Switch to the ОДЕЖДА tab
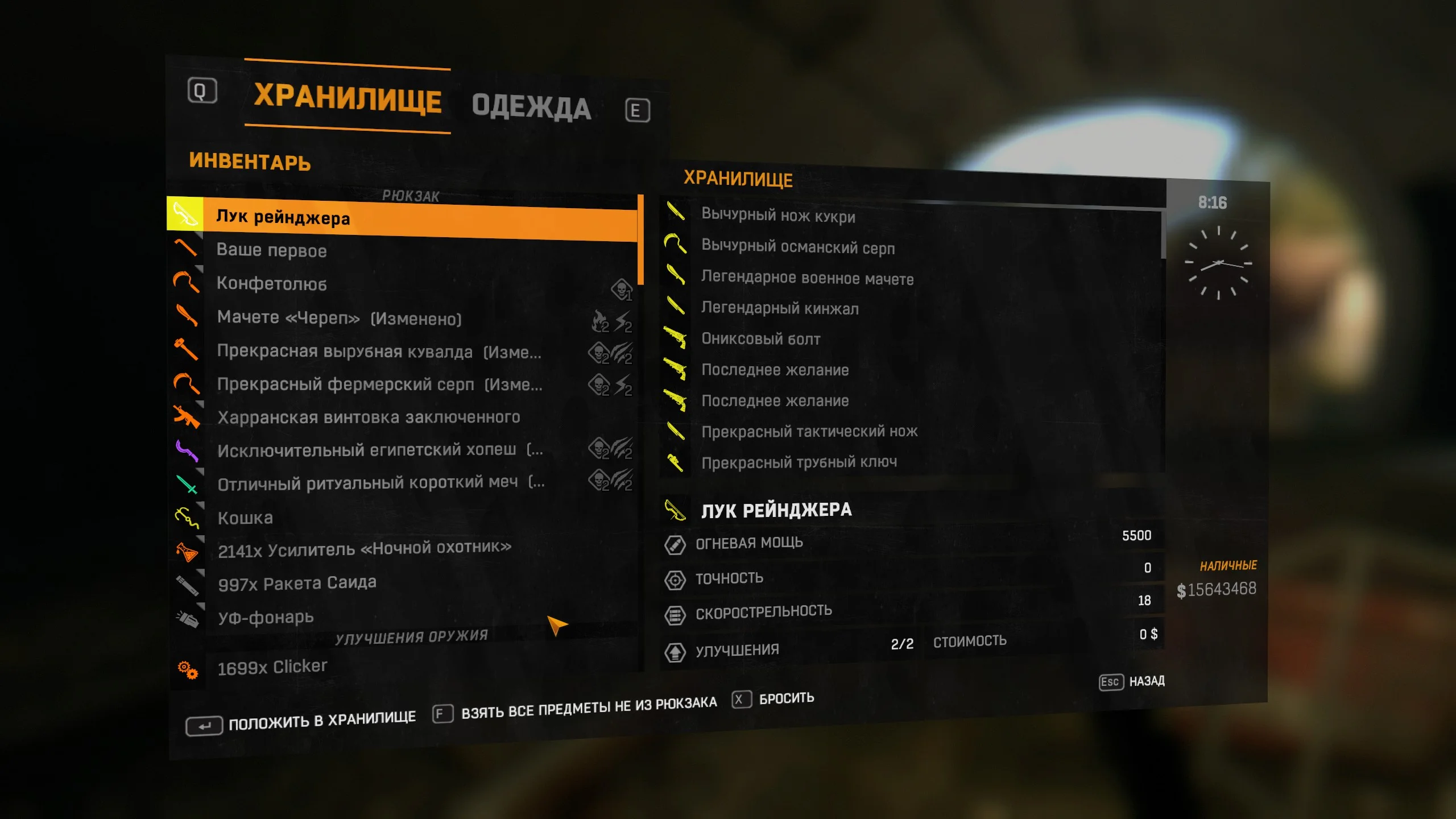Screen dimensions: 1456x819 (530, 106)
